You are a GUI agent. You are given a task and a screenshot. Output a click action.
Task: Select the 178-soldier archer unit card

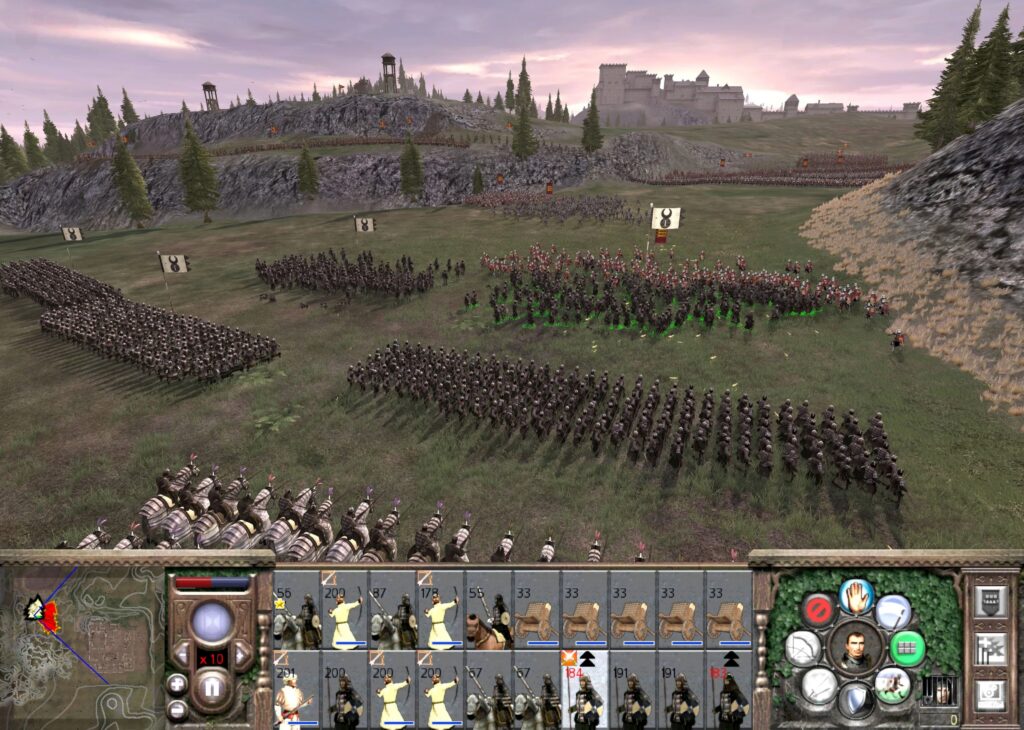click(x=440, y=609)
